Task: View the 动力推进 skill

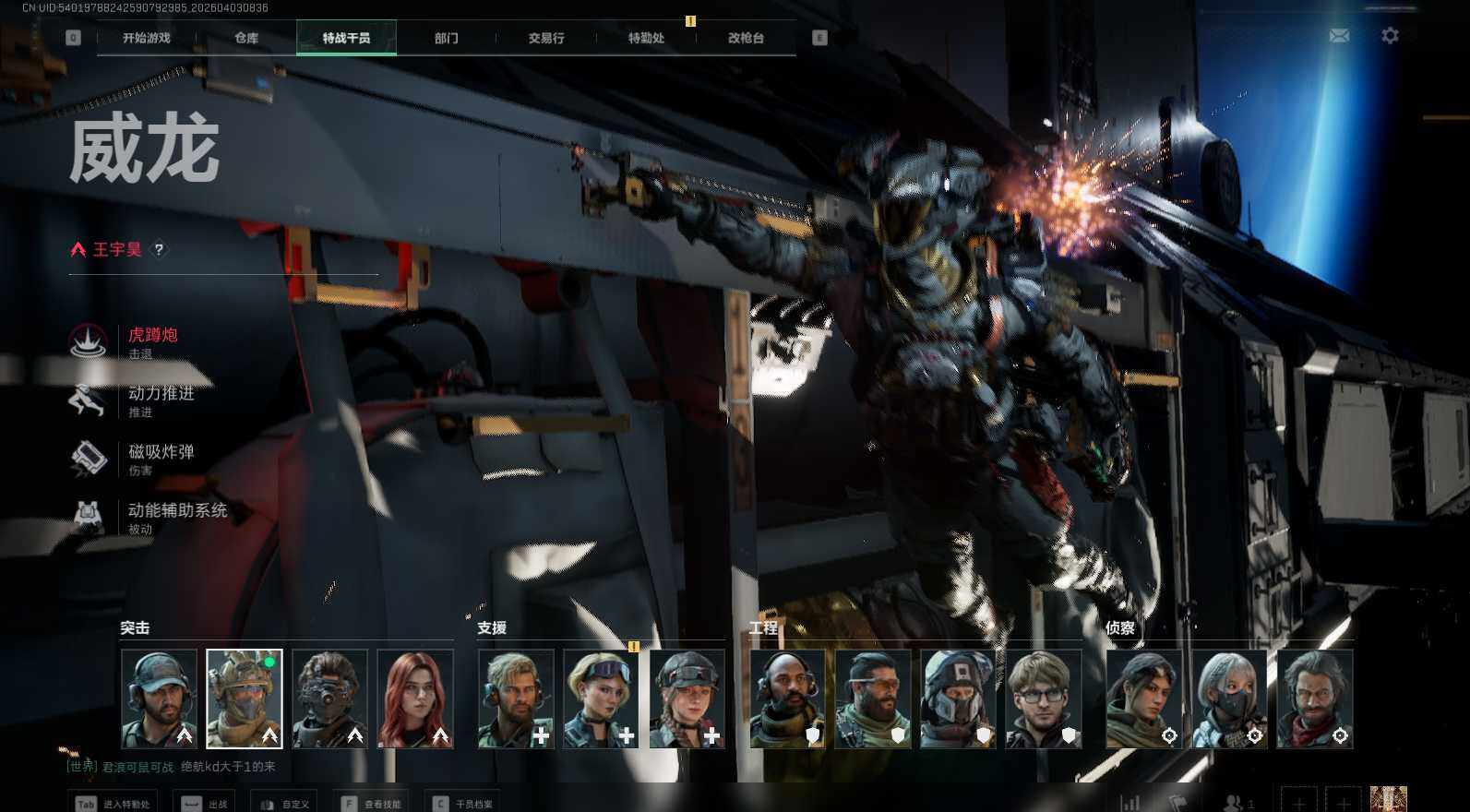Action: [x=161, y=395]
